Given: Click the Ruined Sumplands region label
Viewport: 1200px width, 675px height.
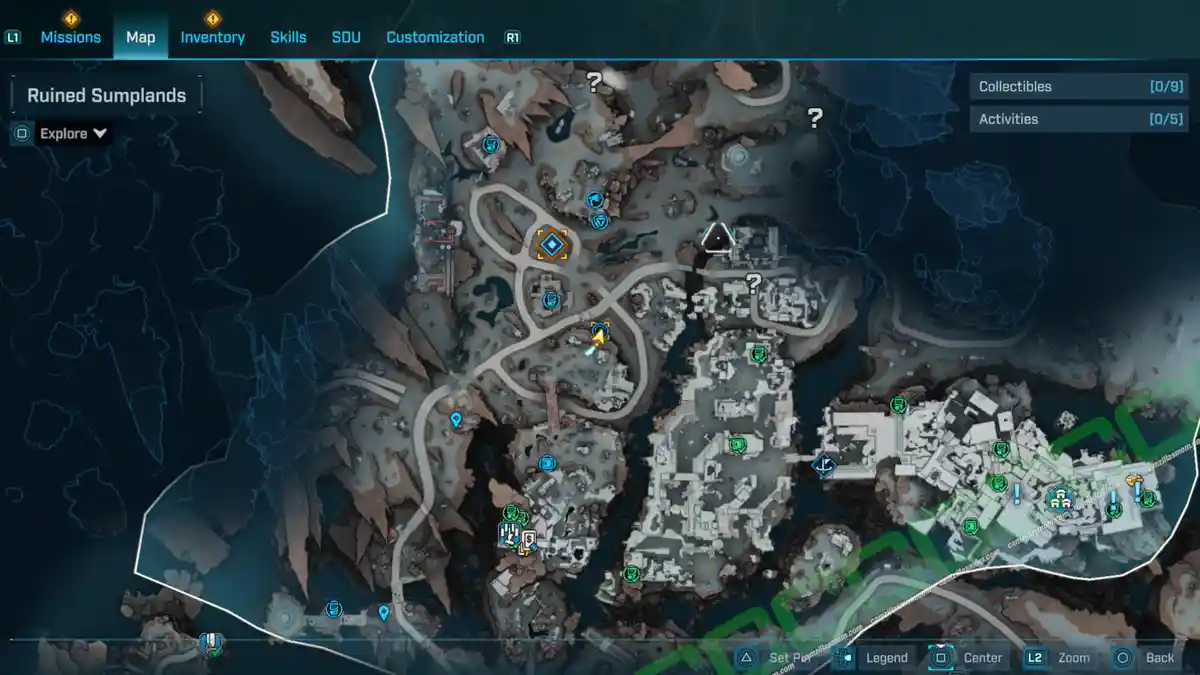Looking at the screenshot, I should click(106, 96).
